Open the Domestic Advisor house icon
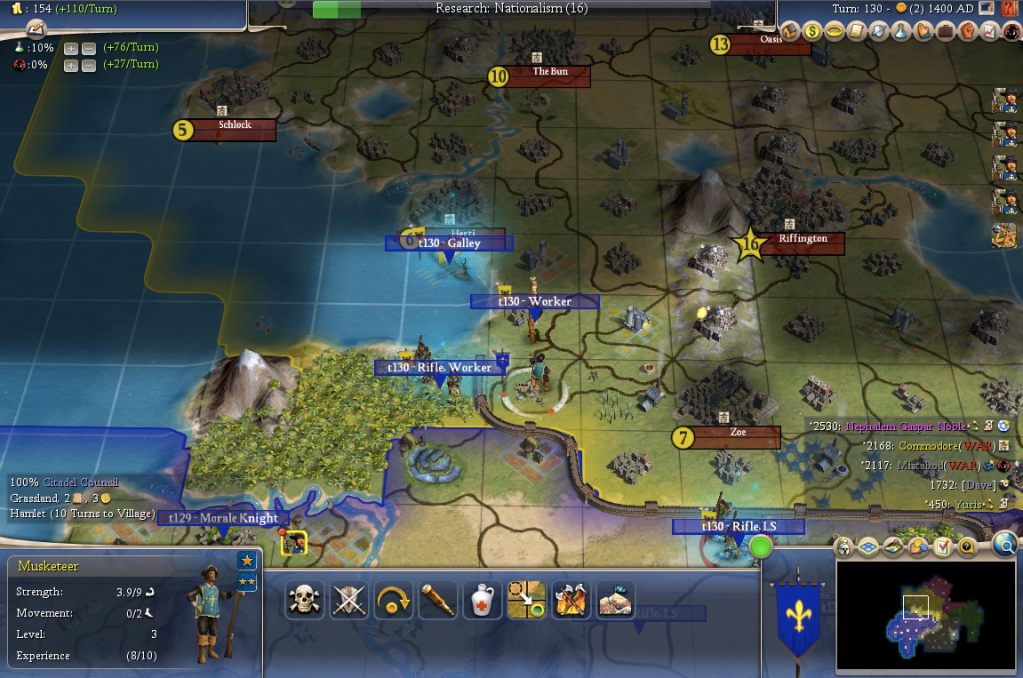 tap(790, 31)
